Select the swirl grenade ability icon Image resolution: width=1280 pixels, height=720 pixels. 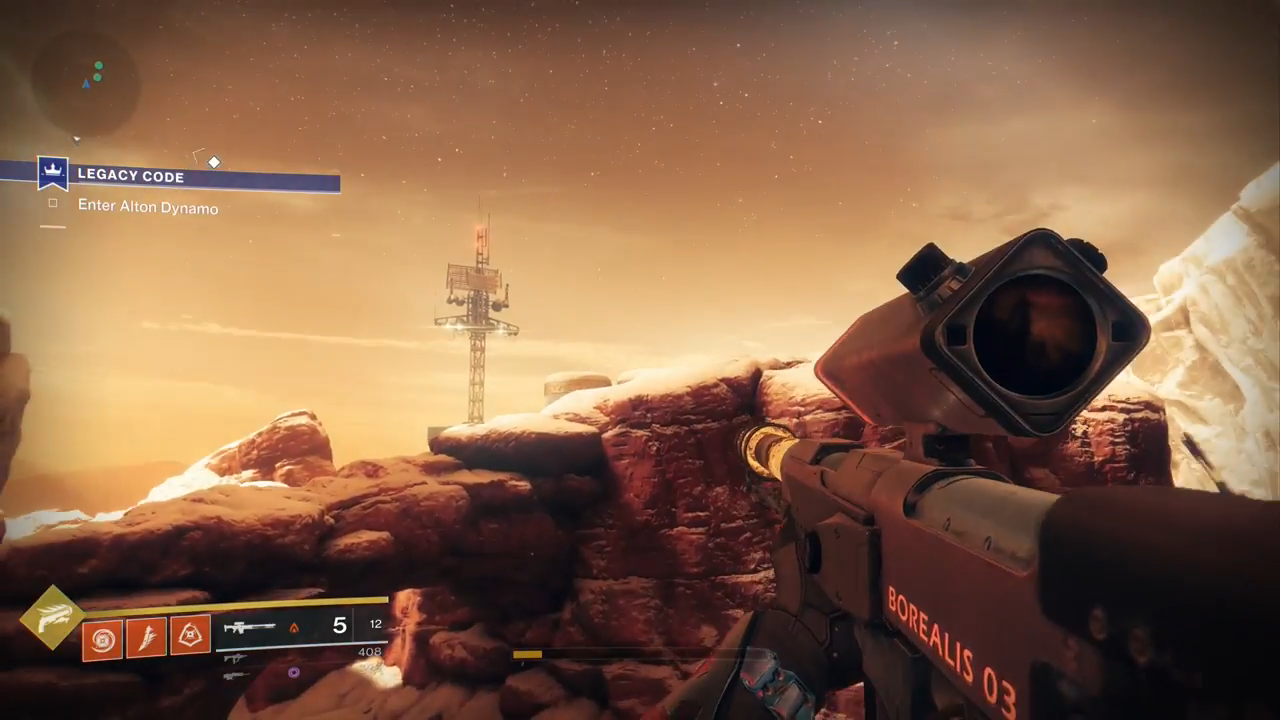[102, 639]
